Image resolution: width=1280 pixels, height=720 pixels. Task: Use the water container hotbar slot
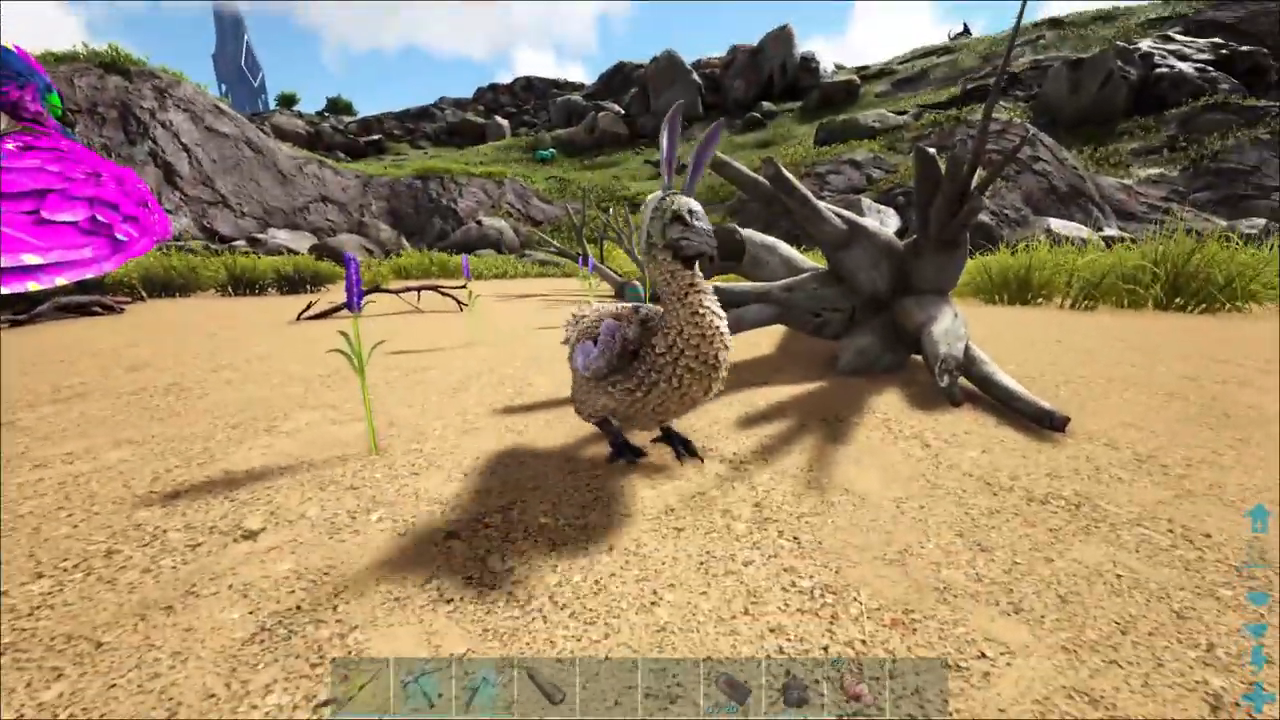pos(732,688)
